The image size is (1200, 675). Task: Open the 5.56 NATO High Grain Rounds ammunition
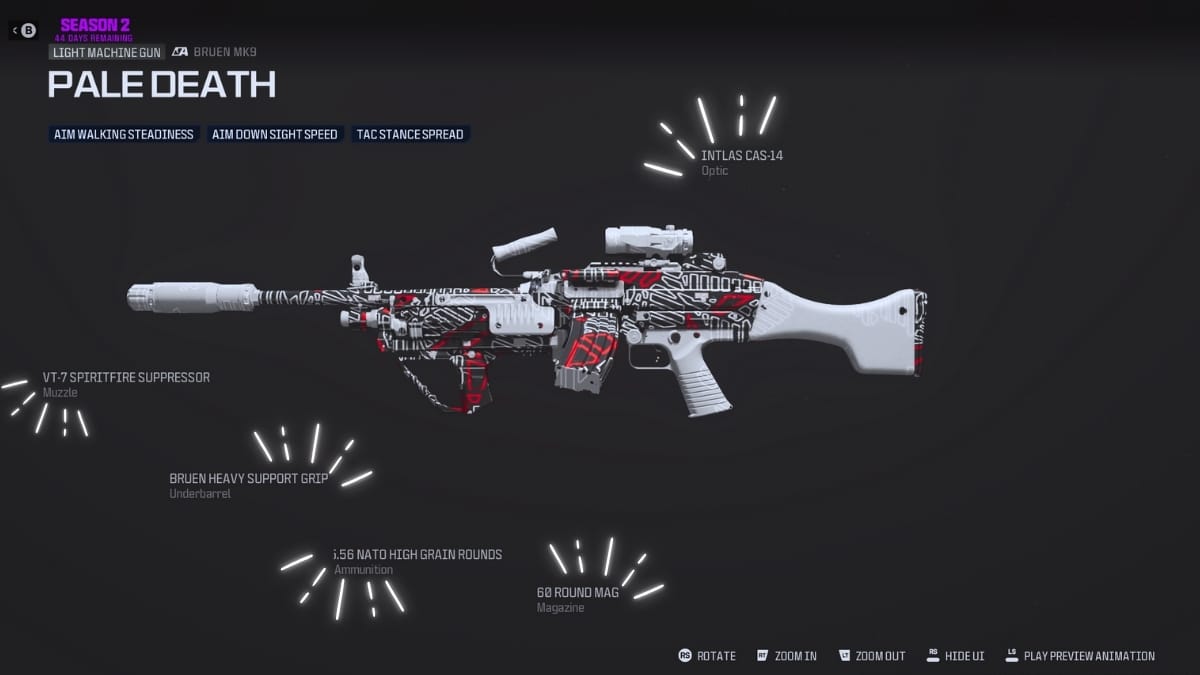pos(418,555)
